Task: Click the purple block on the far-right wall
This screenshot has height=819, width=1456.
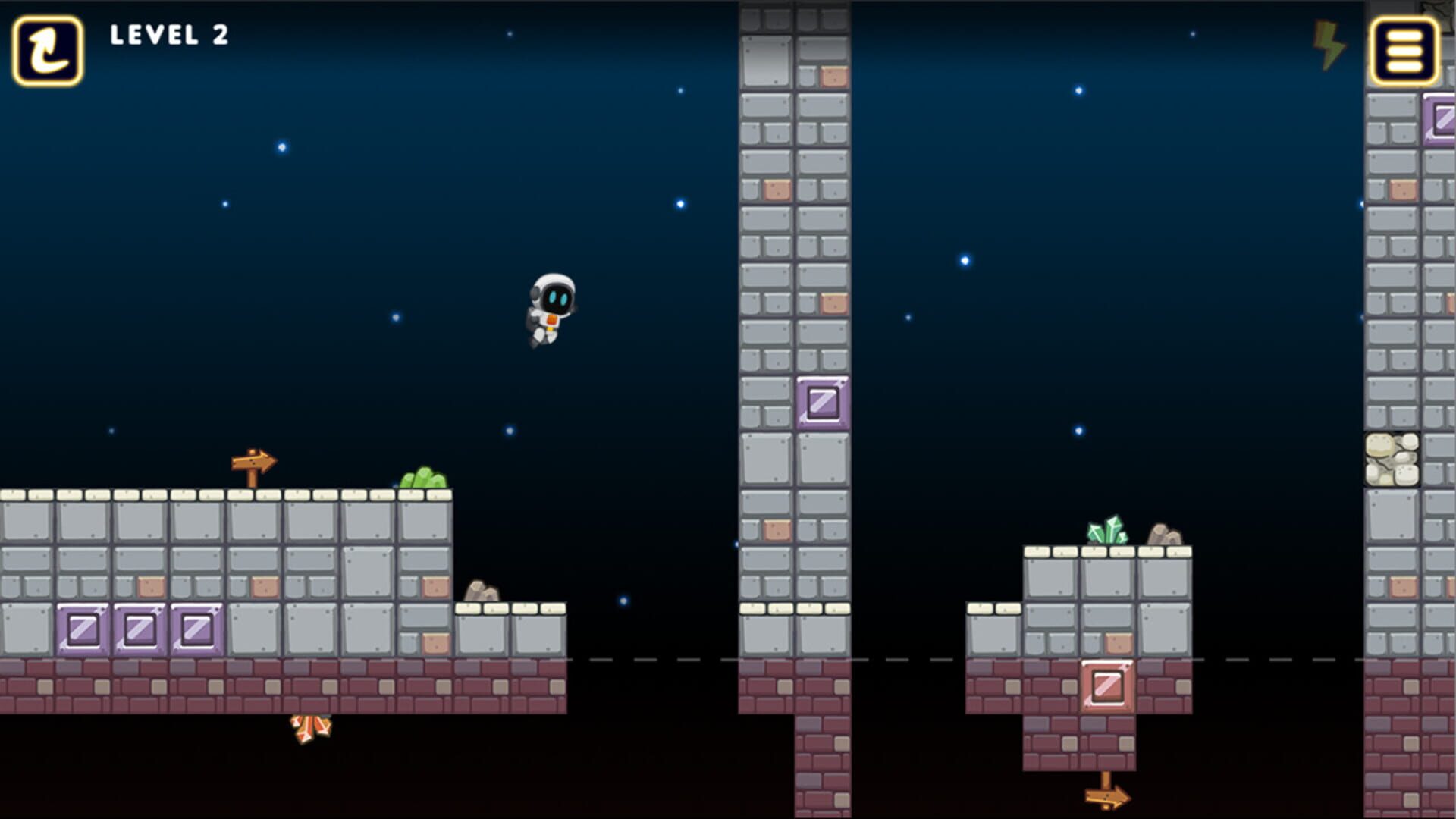Action: [x=1439, y=120]
